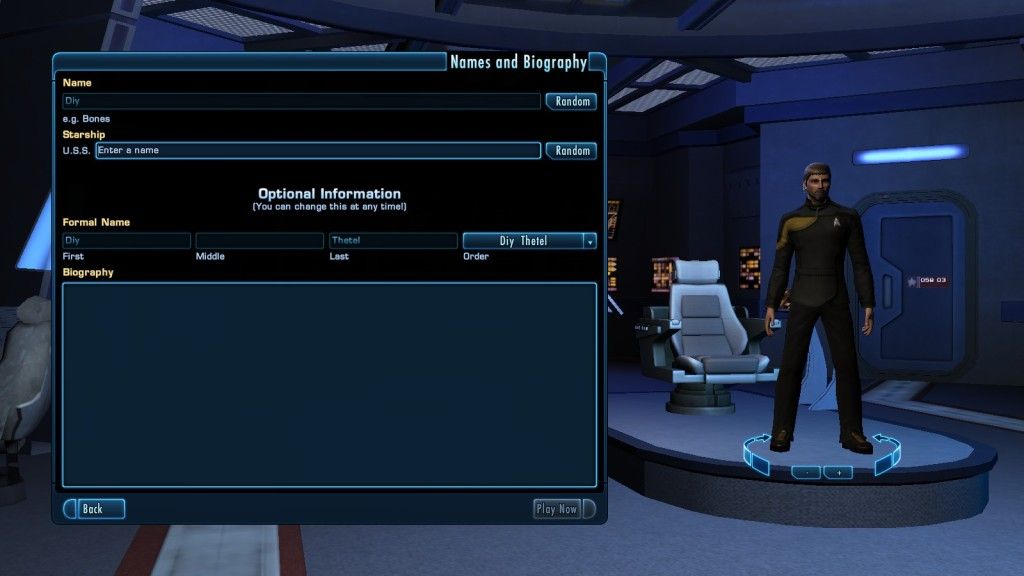Select the Middle formal name field
1024x576 pixels.
click(x=259, y=241)
